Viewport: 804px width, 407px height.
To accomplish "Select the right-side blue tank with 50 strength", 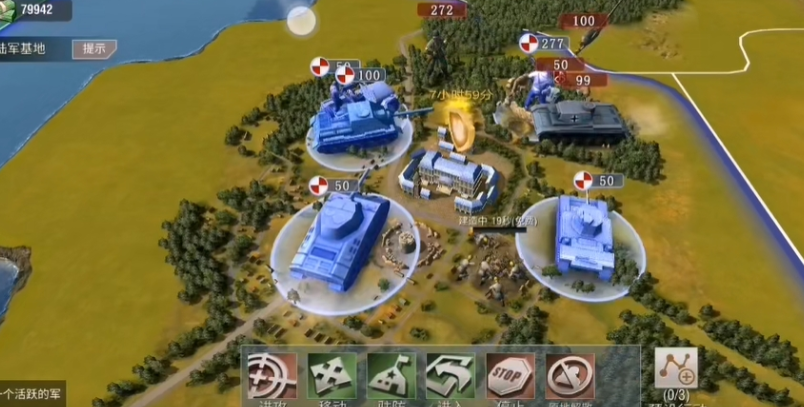I will [584, 238].
